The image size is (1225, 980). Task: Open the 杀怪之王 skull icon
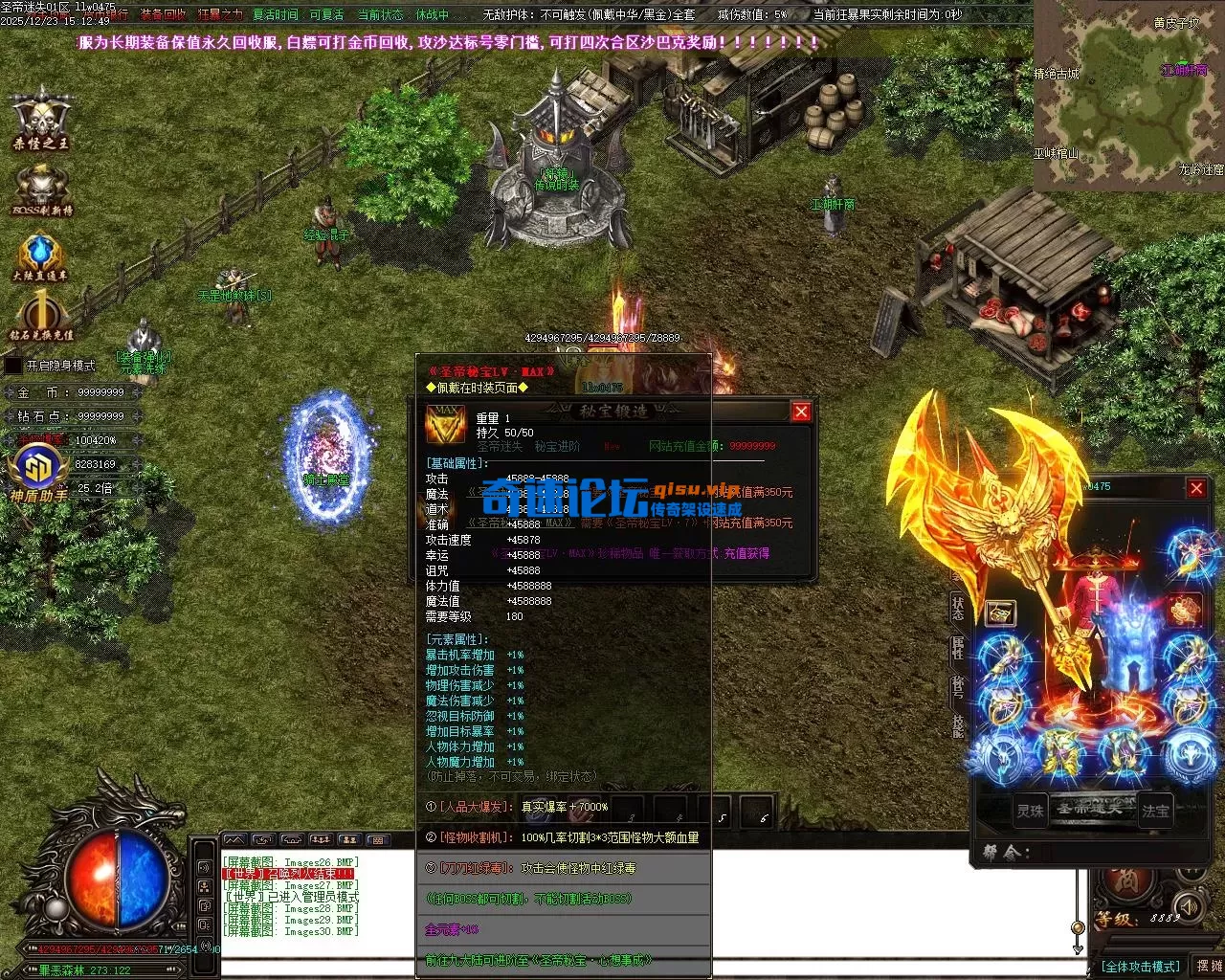point(41,117)
